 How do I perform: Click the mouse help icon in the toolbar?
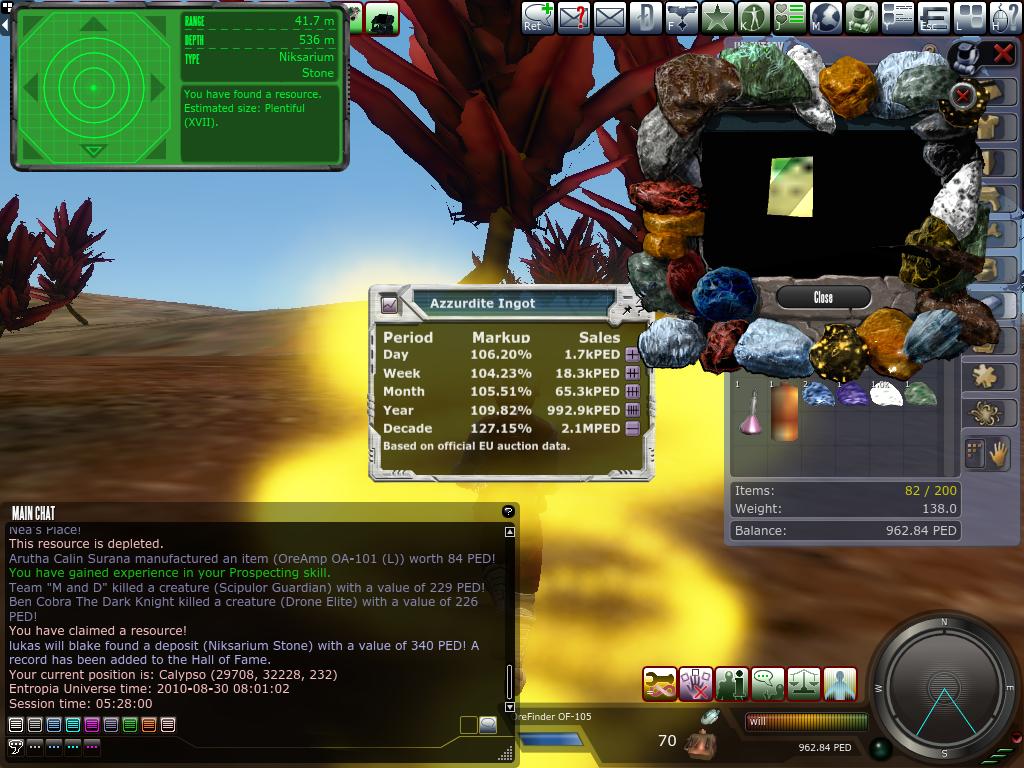click(1006, 17)
